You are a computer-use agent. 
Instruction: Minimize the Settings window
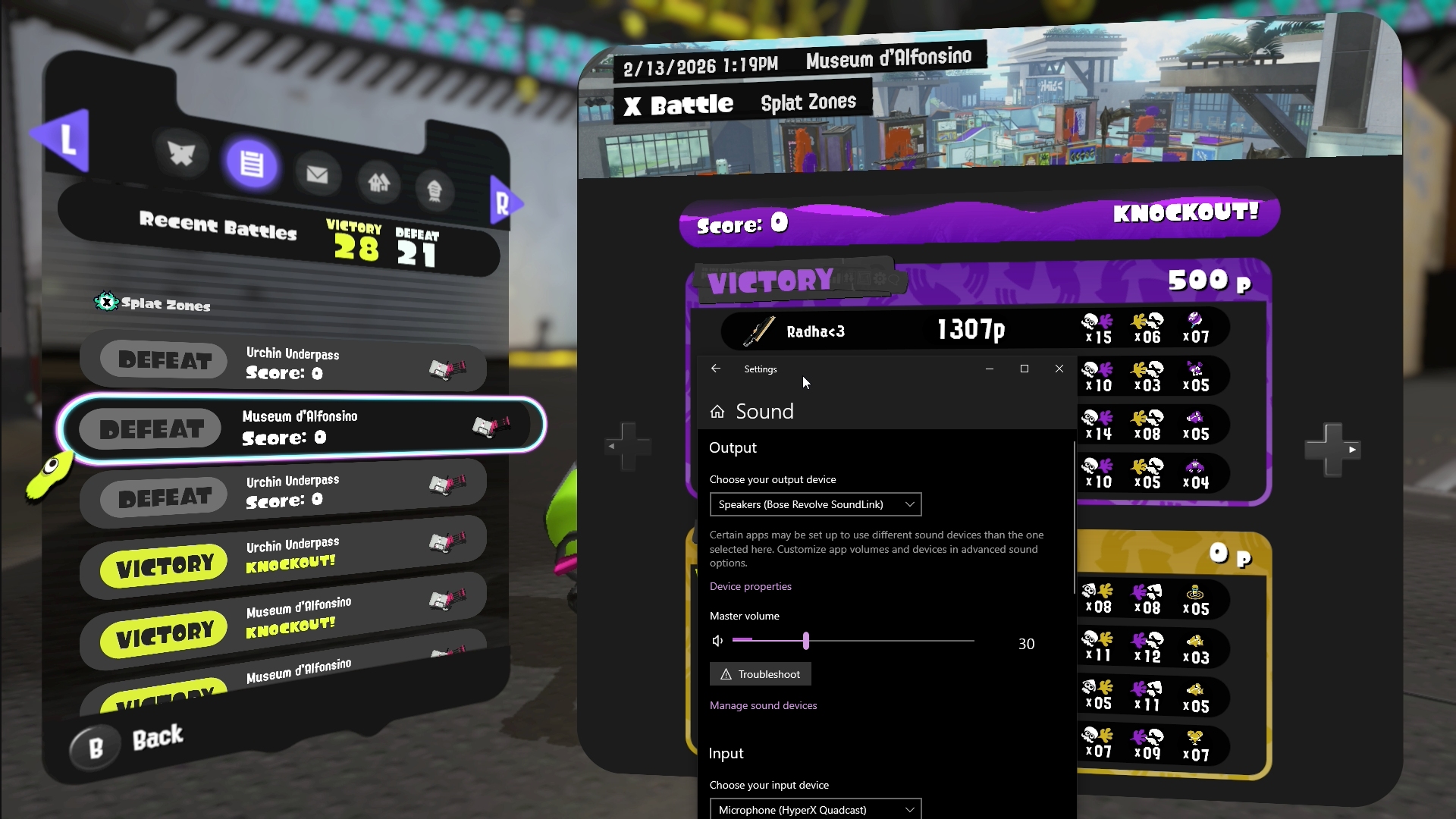(990, 369)
